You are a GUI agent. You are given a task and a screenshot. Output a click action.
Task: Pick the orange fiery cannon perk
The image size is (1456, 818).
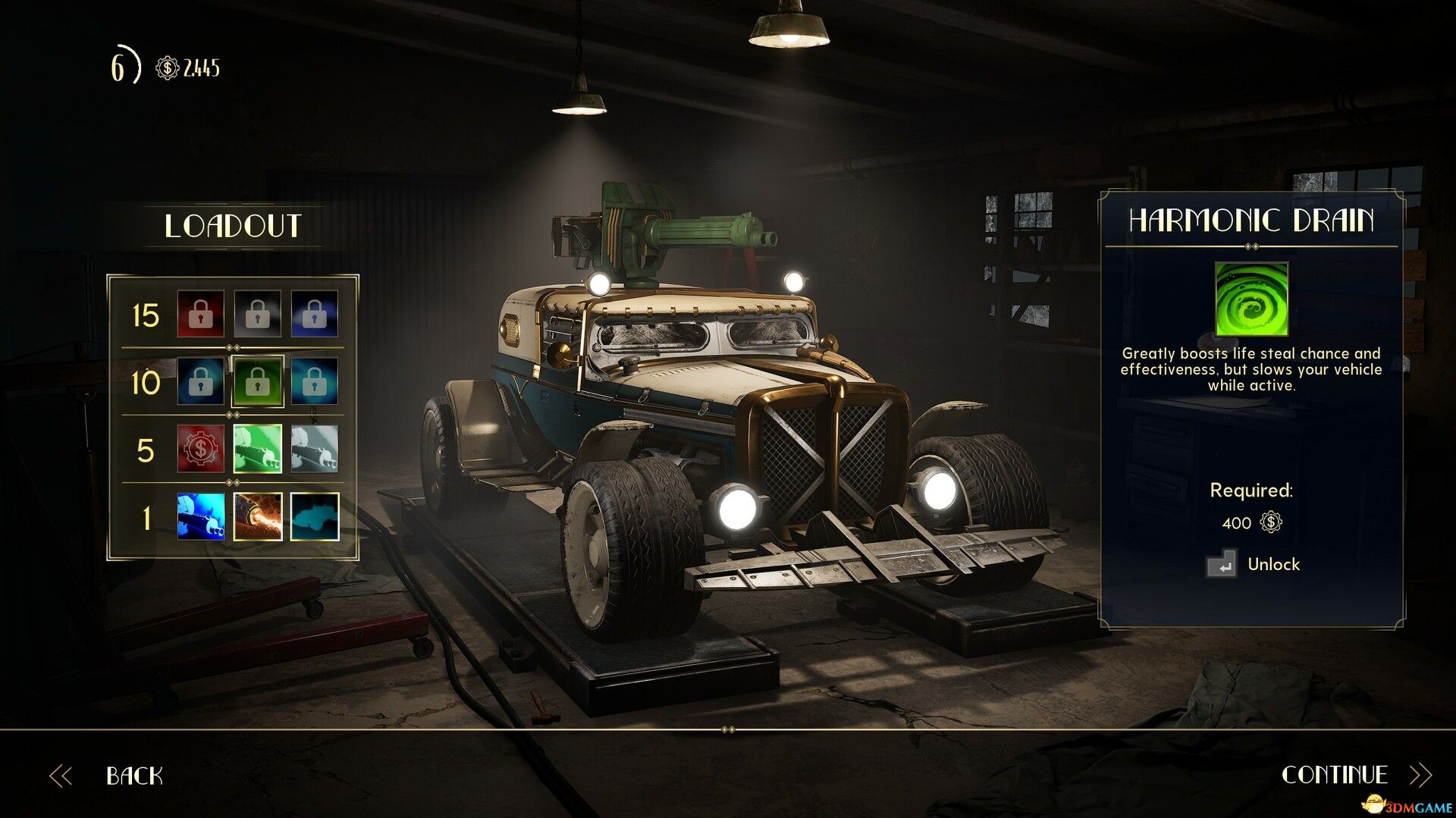(x=258, y=516)
